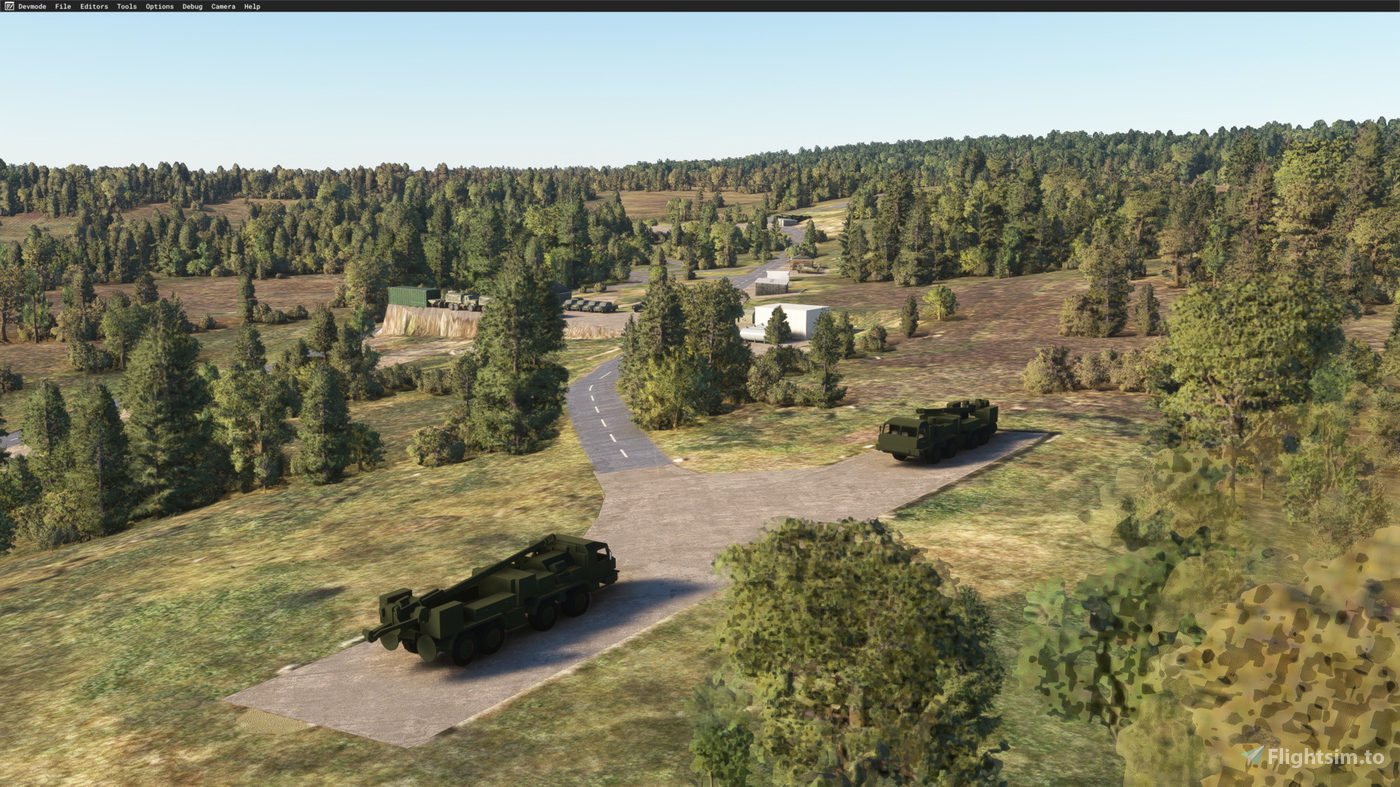
Task: Open the Tools menu
Action: click(x=128, y=5)
